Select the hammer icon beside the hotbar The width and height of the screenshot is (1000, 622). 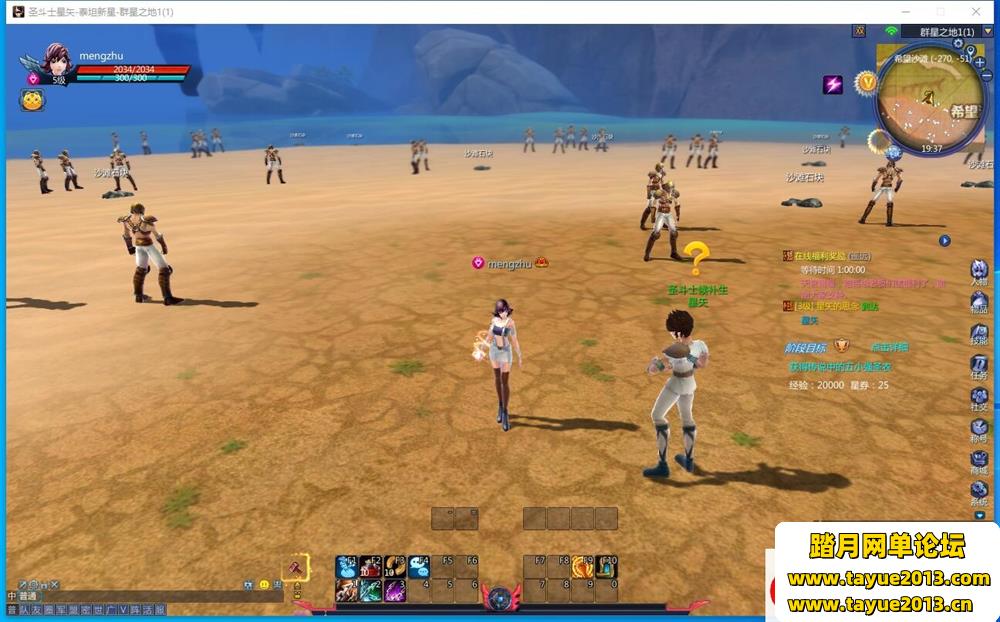pyautogui.click(x=297, y=566)
